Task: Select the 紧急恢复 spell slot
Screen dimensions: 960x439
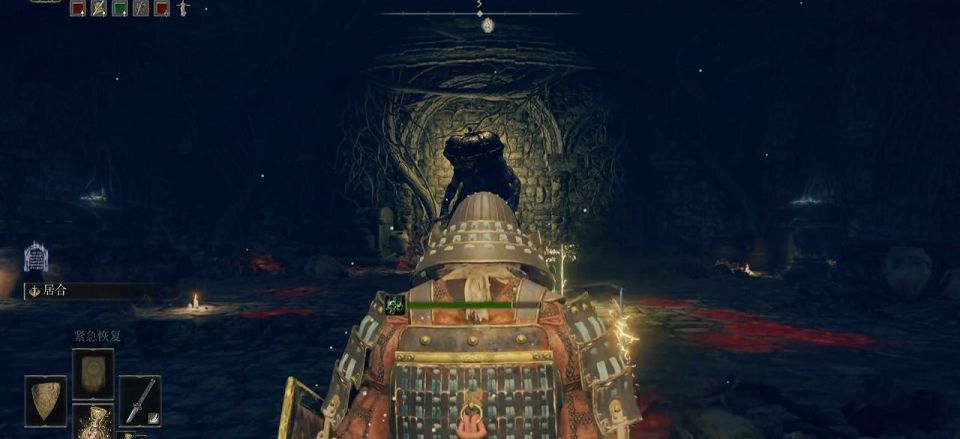Action: click(x=92, y=373)
